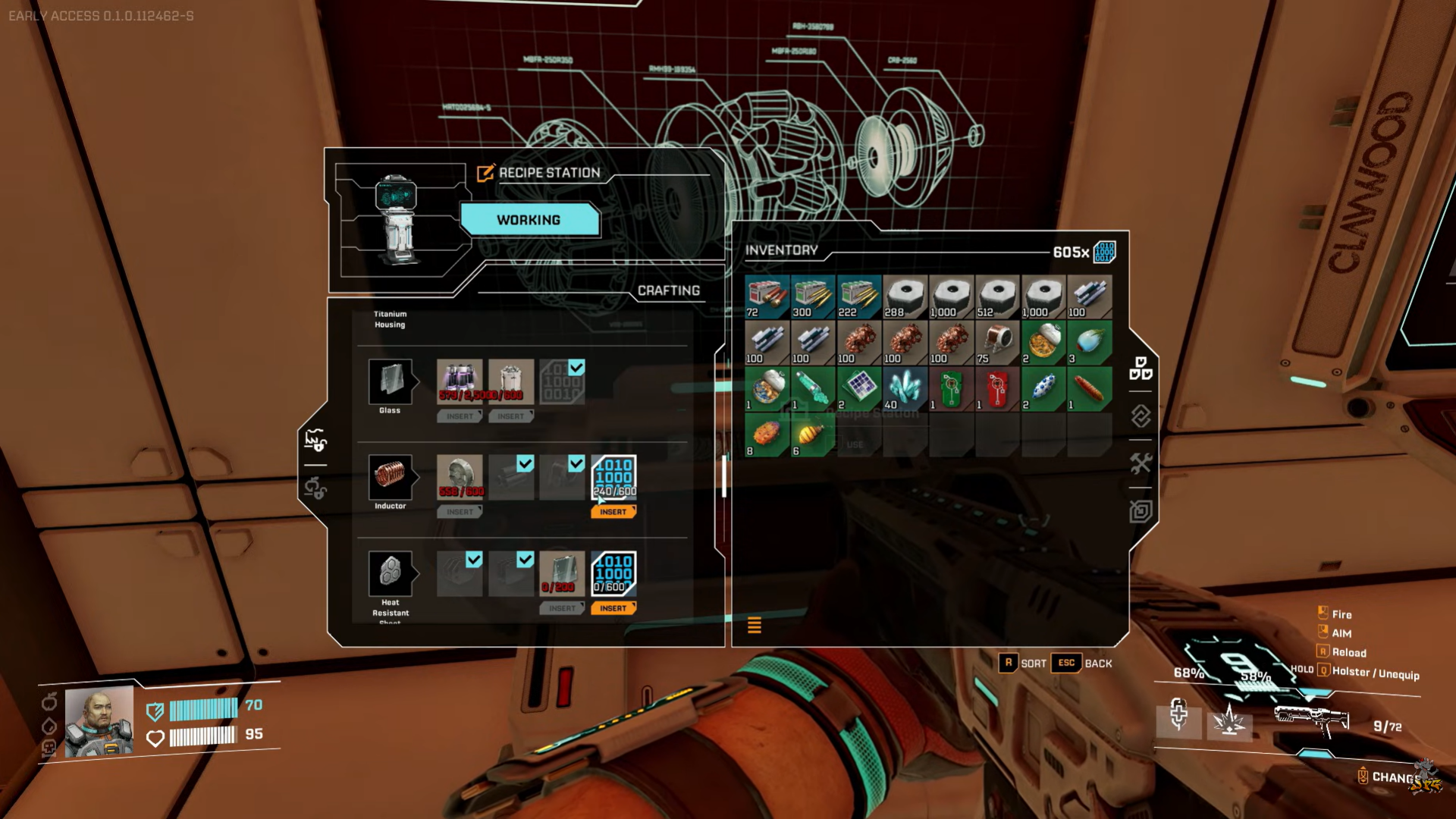Select the green circuit board item
1456x819 pixels.
[951, 389]
